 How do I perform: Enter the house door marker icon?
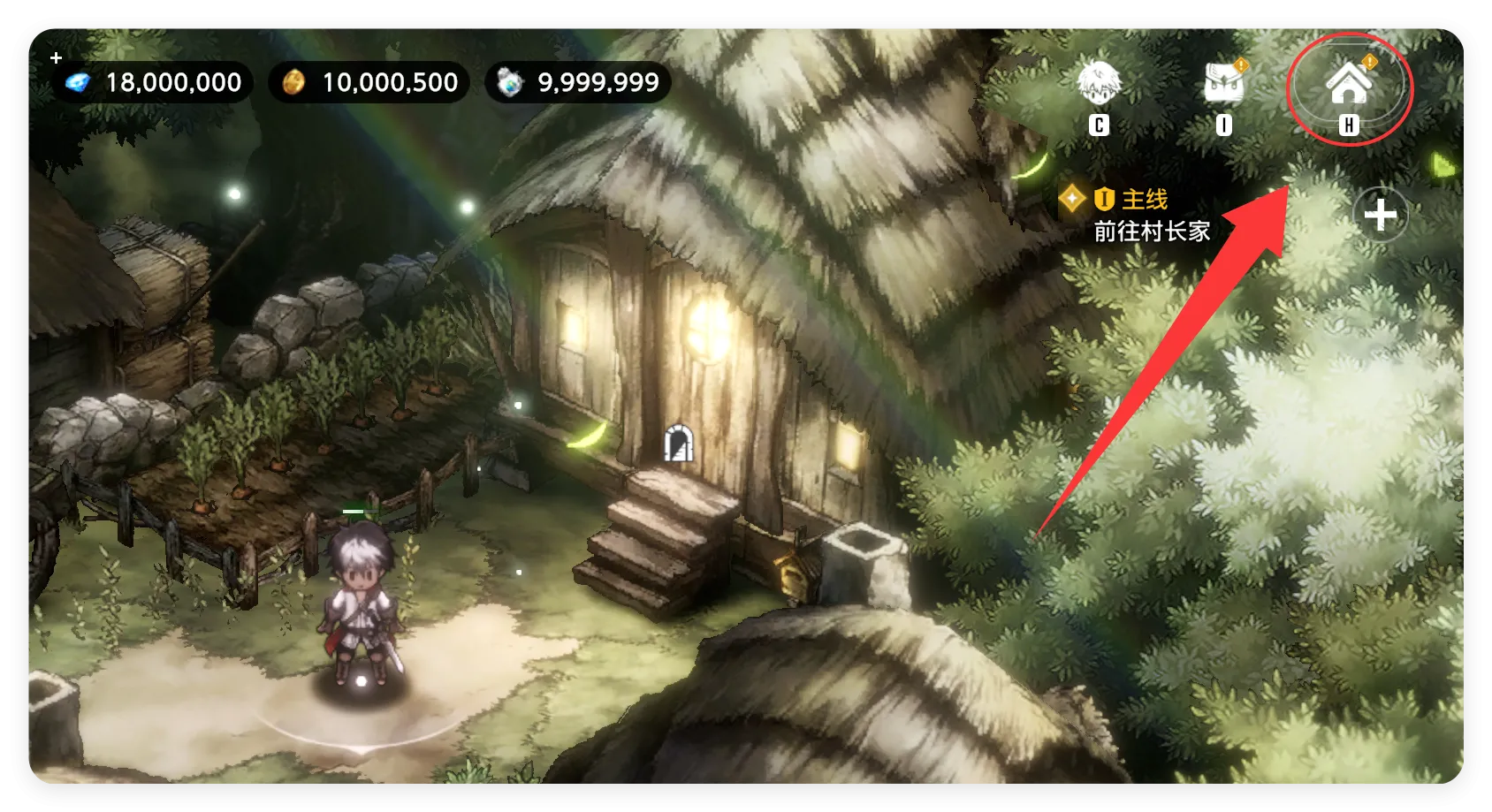coord(678,442)
